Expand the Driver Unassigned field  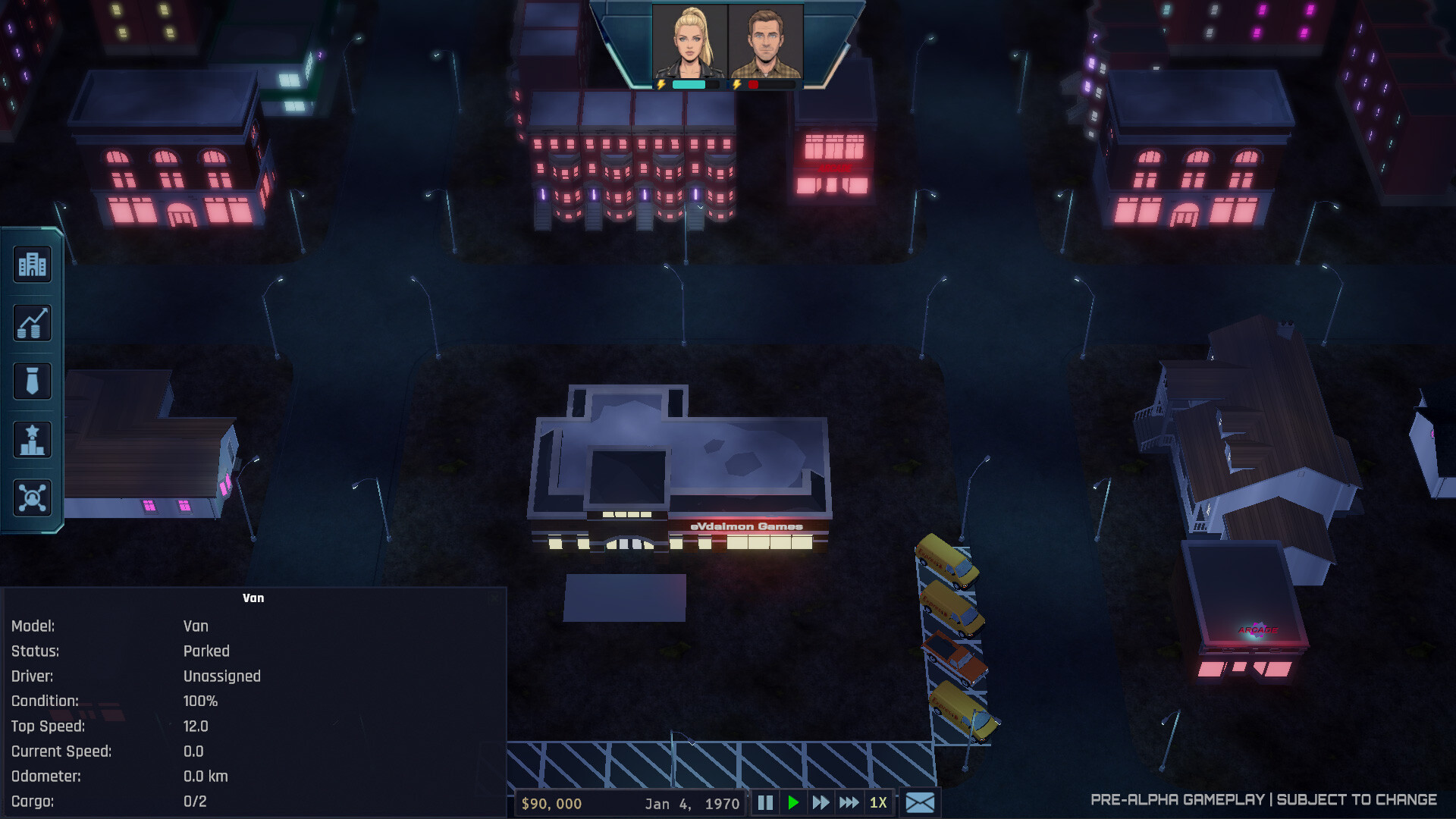(221, 676)
